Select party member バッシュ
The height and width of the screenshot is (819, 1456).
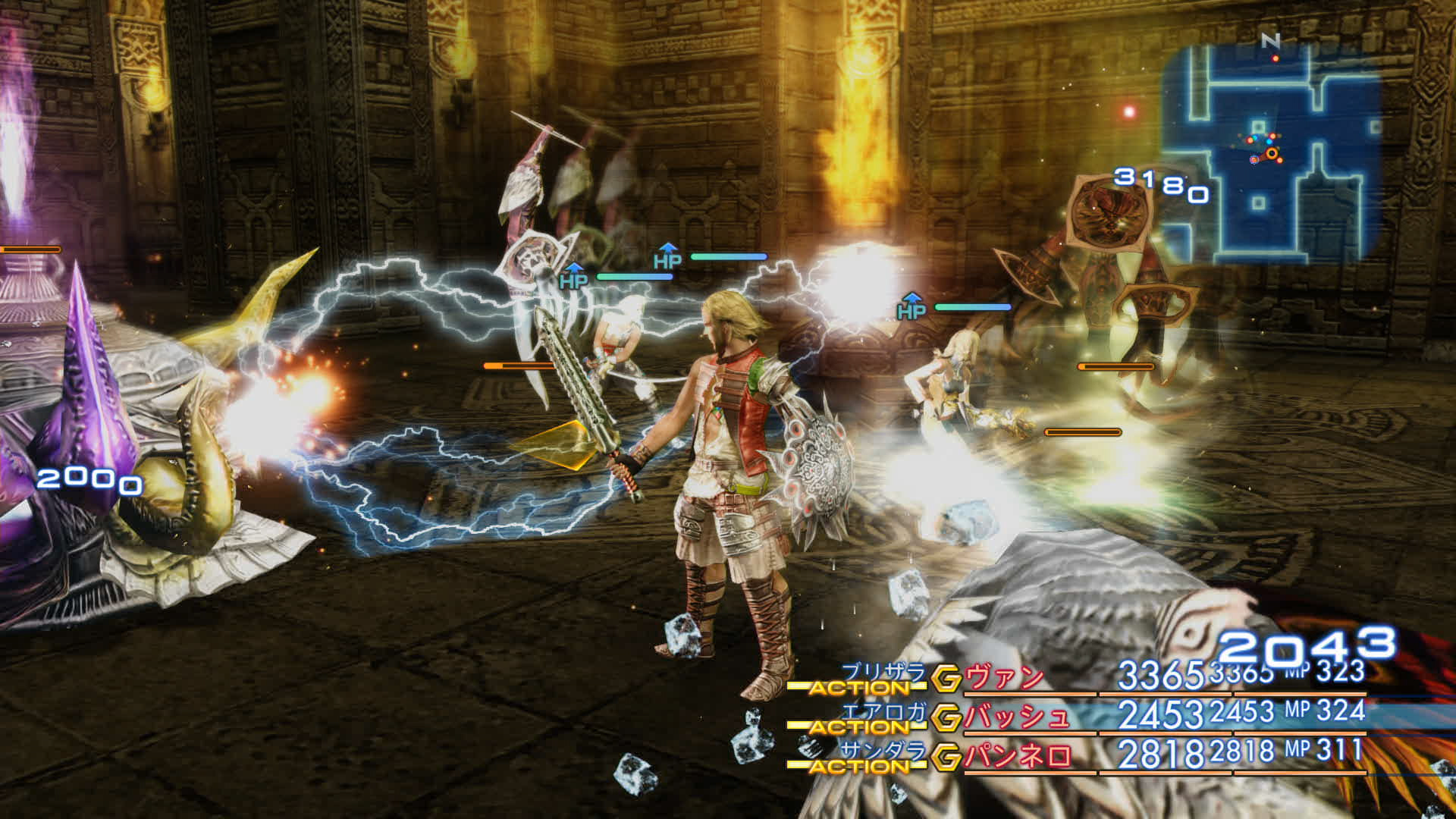(x=1016, y=717)
